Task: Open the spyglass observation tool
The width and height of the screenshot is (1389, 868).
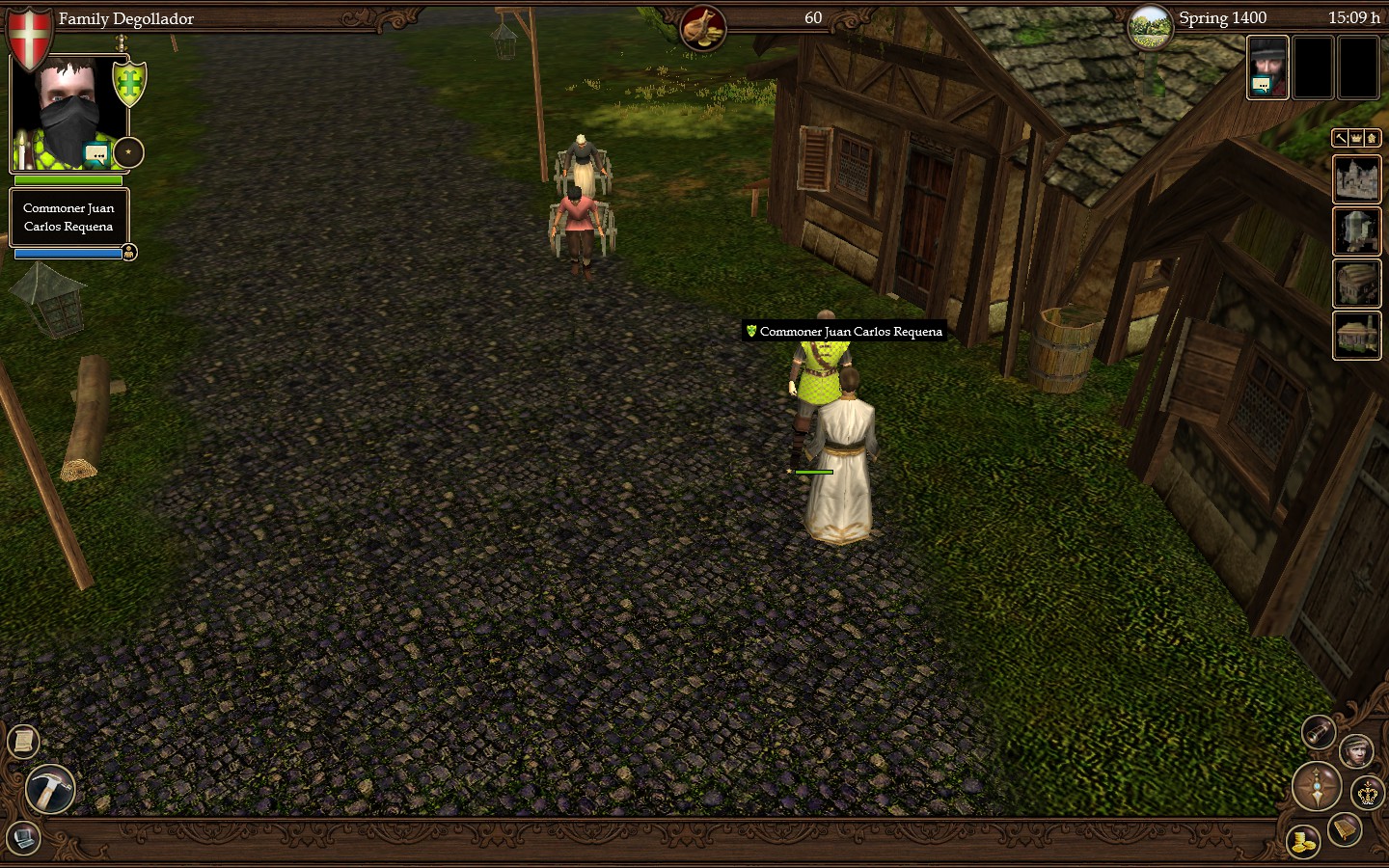Action: 1317,732
